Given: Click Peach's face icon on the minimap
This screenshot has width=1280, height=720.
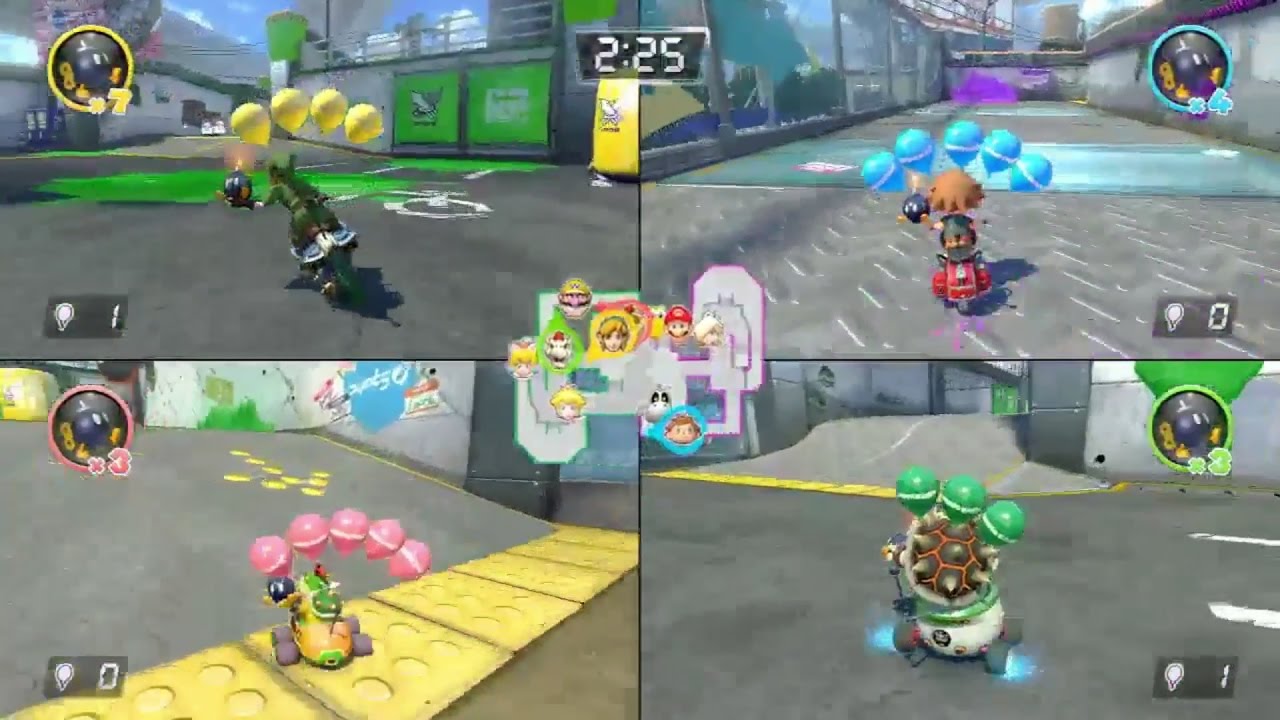Looking at the screenshot, I should pos(565,402).
